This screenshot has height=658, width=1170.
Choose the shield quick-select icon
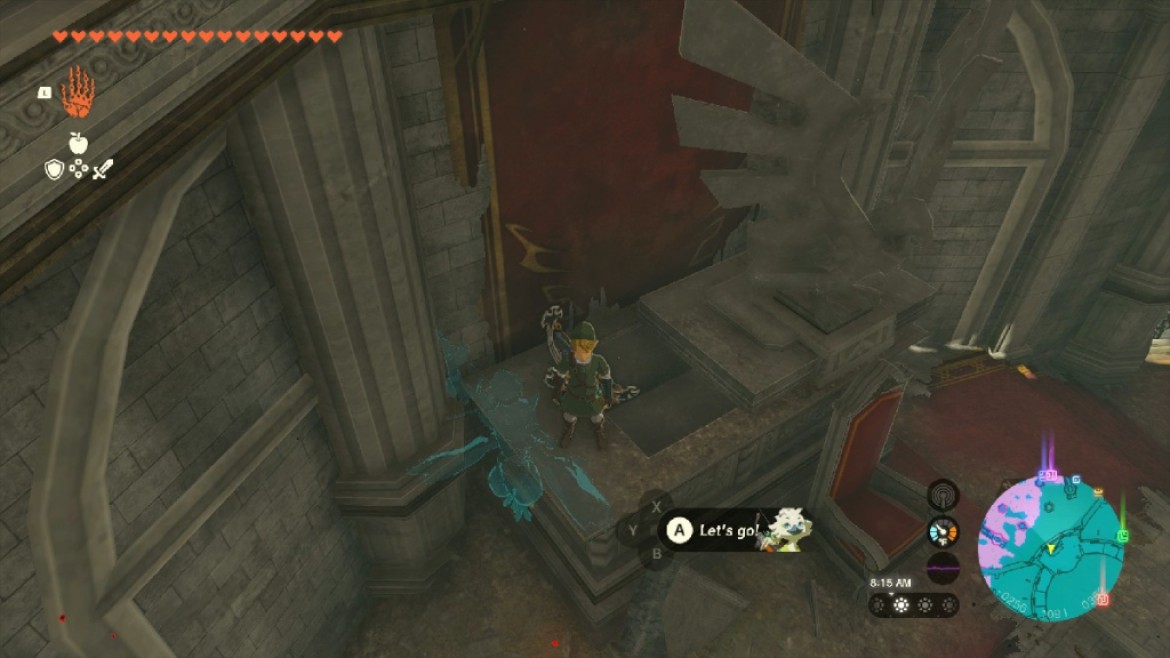tap(54, 170)
